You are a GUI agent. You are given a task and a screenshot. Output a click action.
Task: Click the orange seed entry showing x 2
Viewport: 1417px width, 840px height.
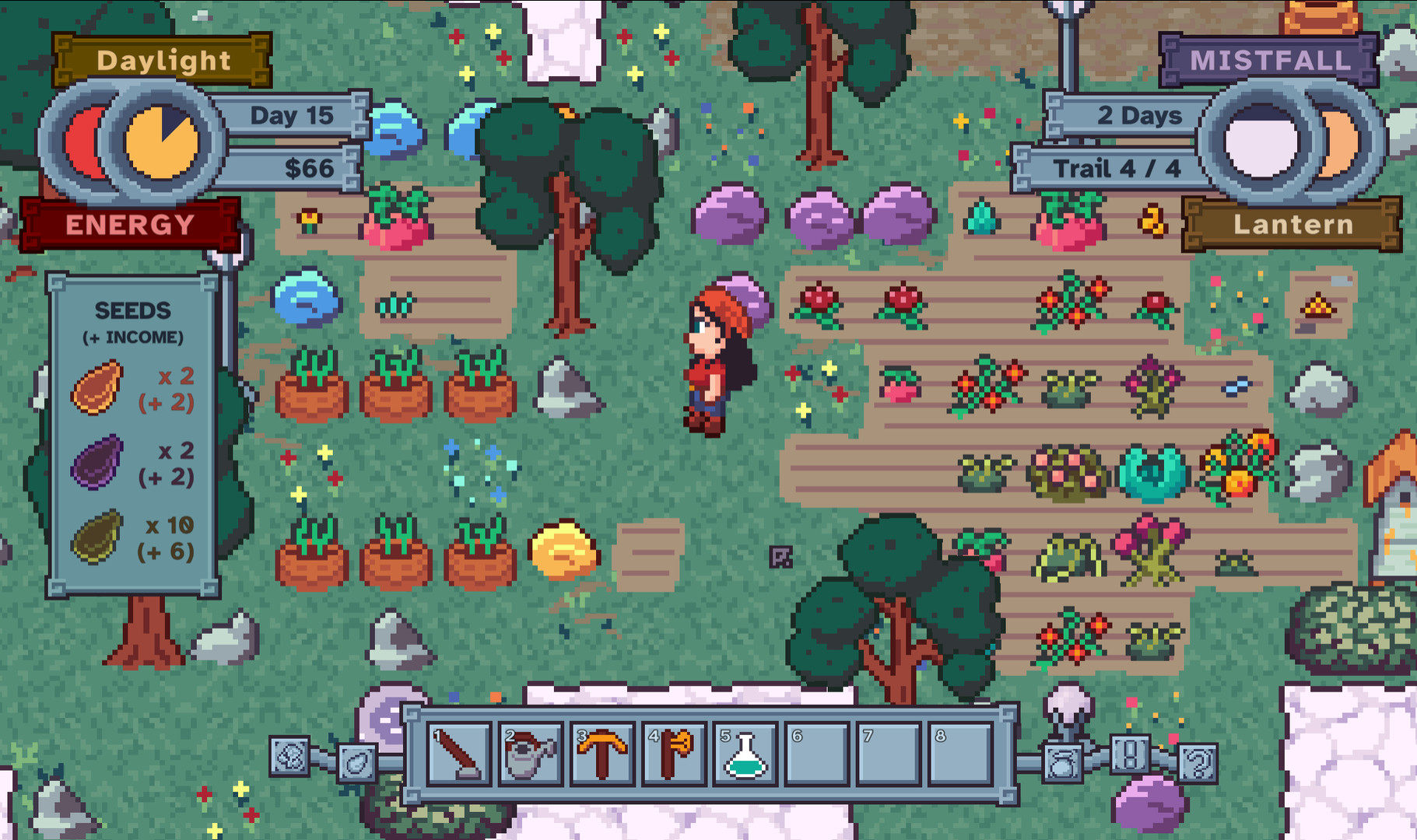pos(132,389)
